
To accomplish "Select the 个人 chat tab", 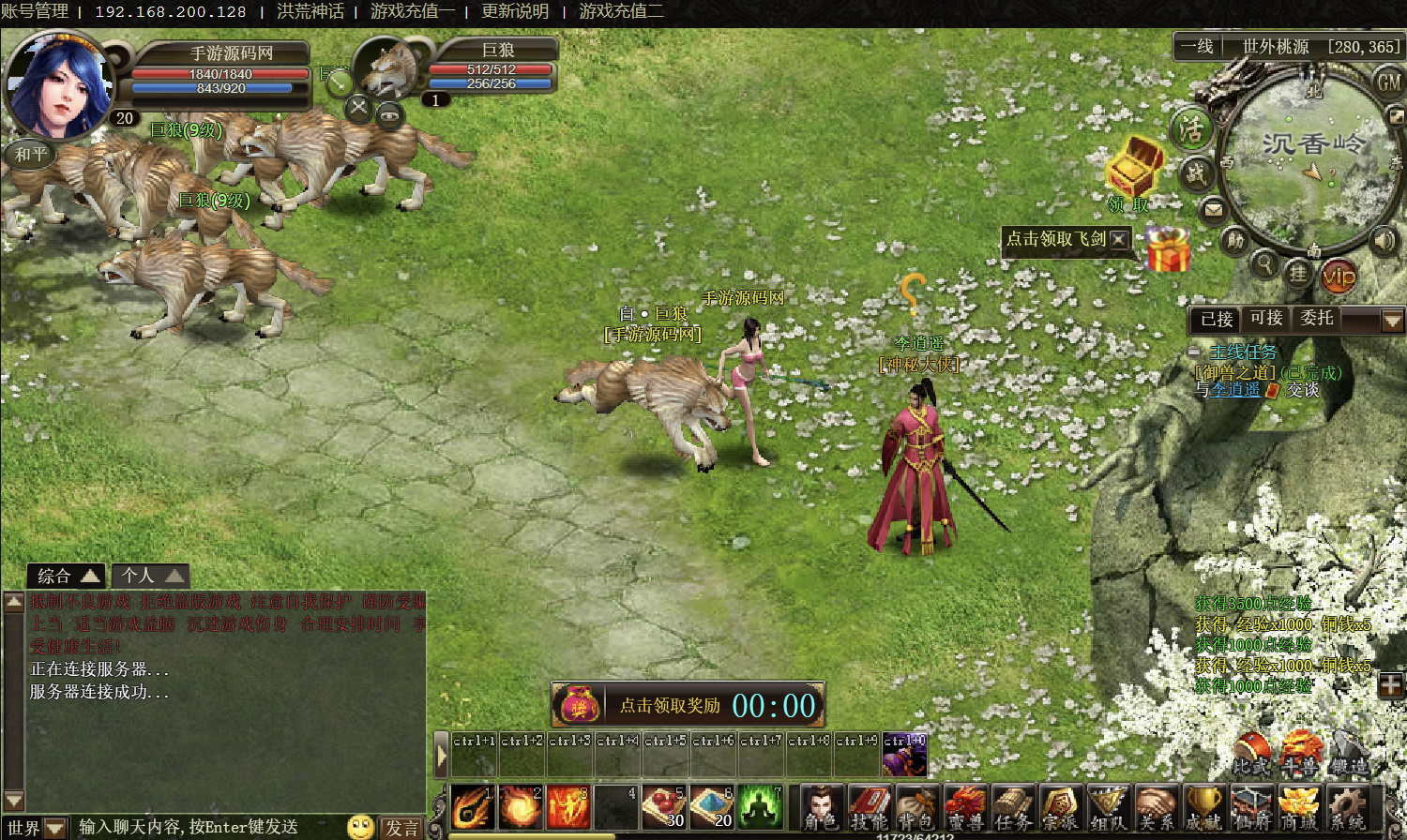I will tap(150, 576).
